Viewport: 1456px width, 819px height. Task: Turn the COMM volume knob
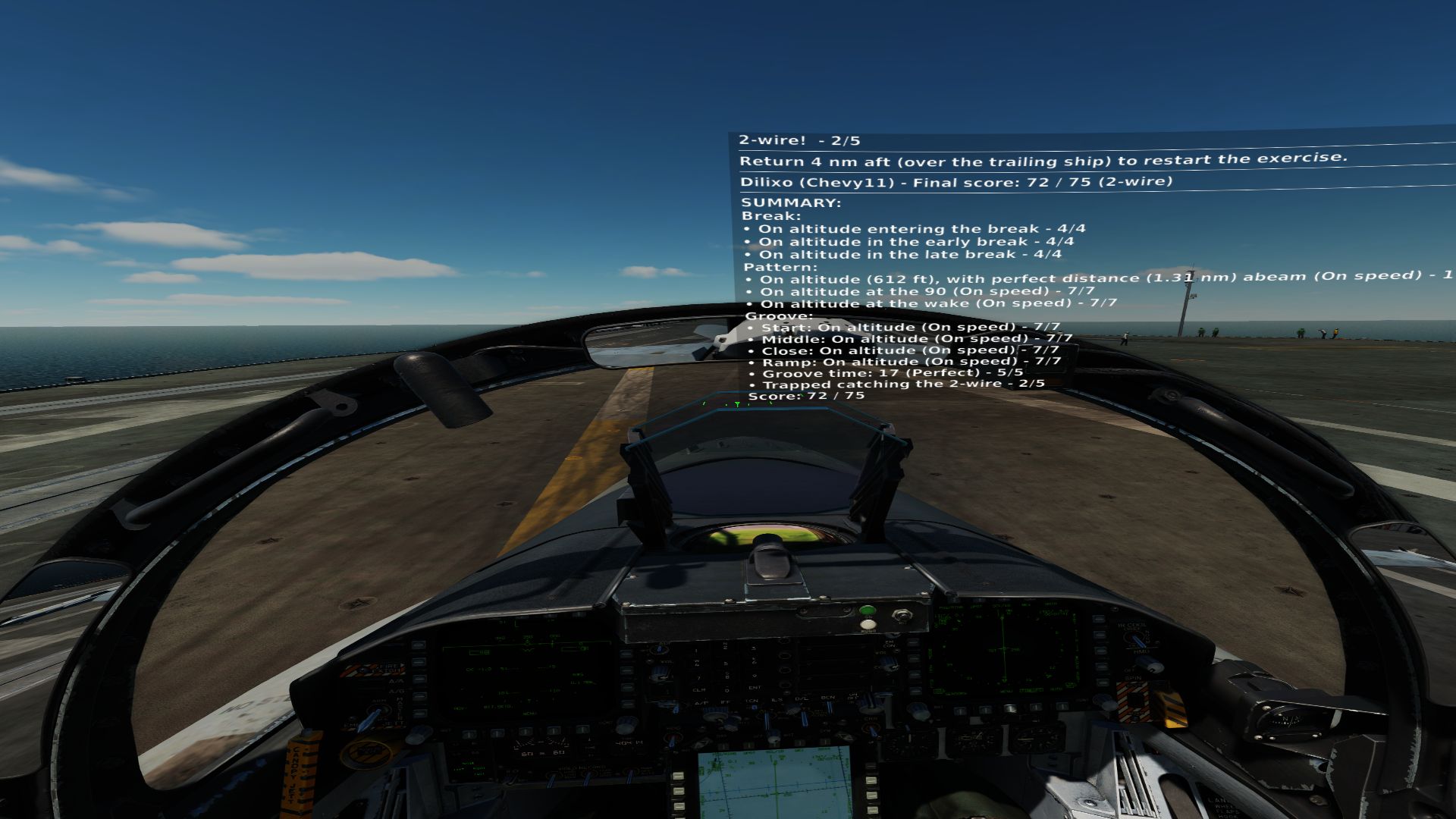[x=659, y=650]
